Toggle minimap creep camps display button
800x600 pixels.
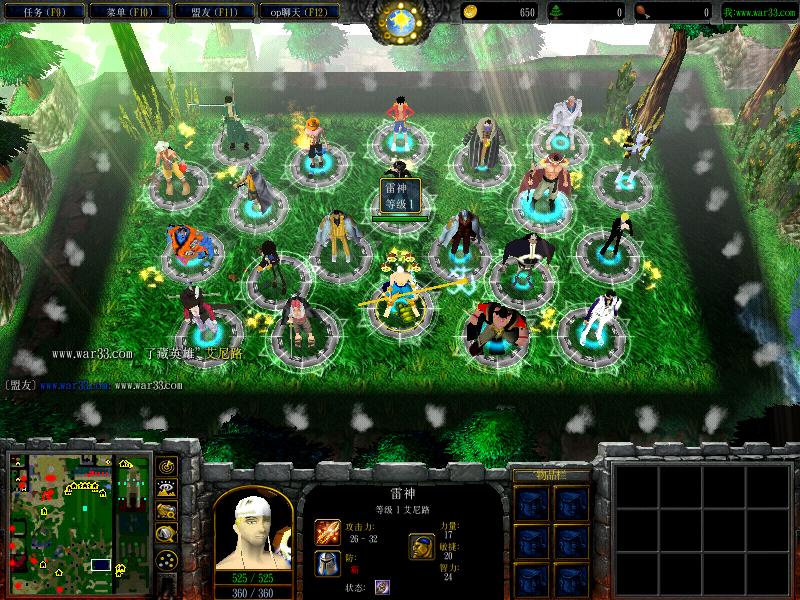coord(166,532)
